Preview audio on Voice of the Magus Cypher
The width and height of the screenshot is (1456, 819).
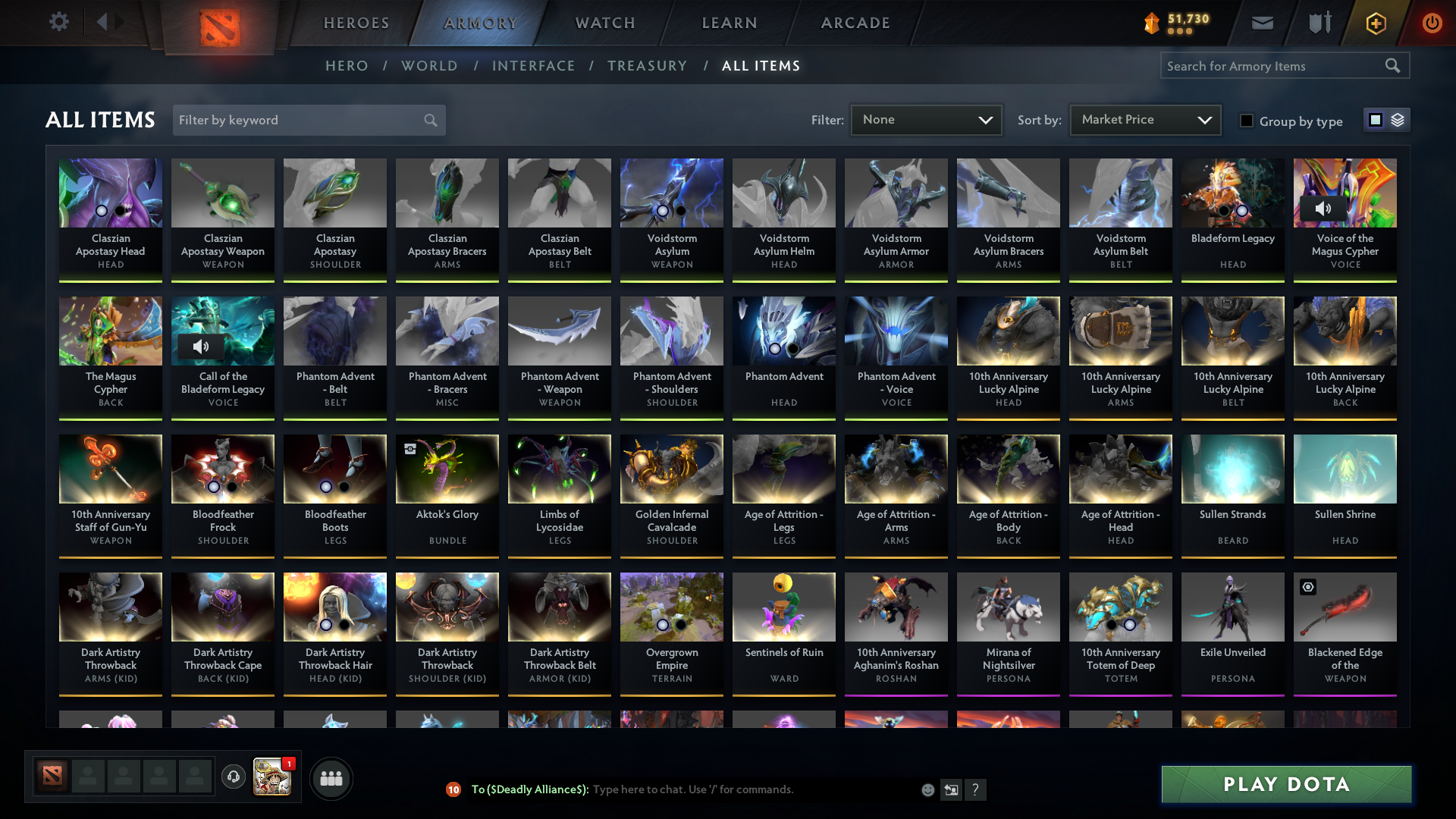click(1323, 207)
